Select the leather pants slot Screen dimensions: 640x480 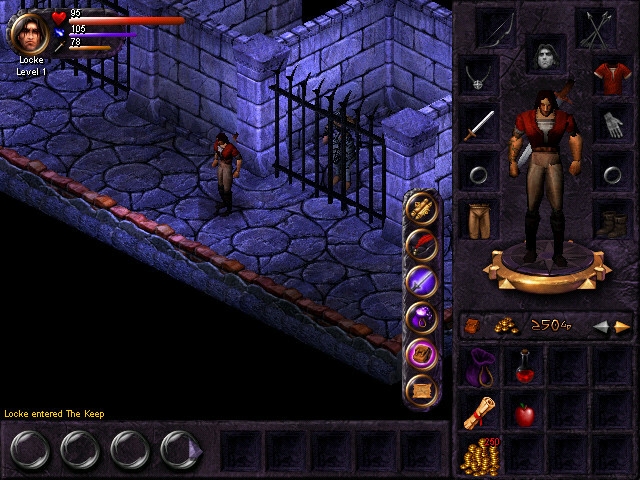pos(480,217)
